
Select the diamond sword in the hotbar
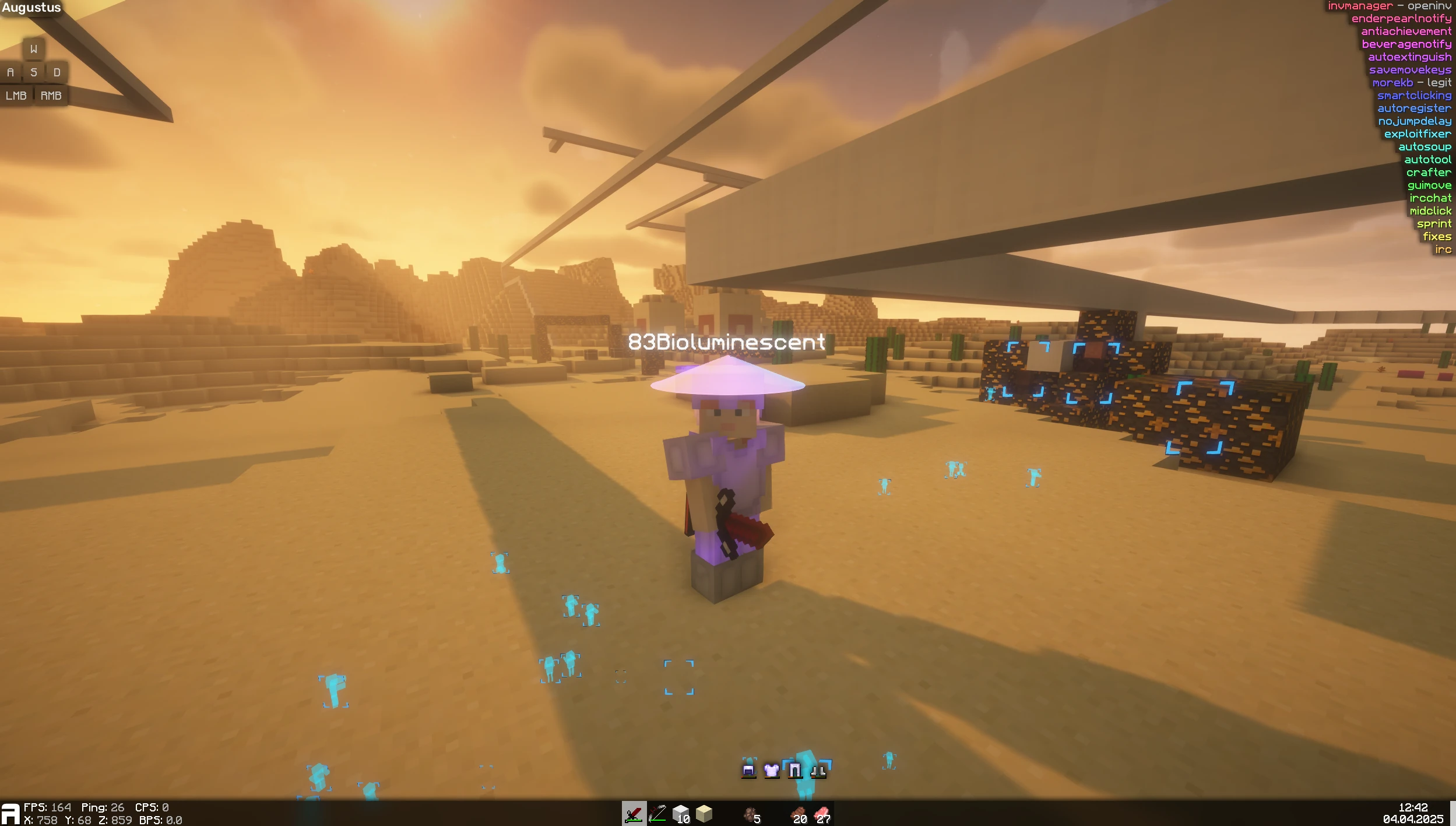[635, 814]
